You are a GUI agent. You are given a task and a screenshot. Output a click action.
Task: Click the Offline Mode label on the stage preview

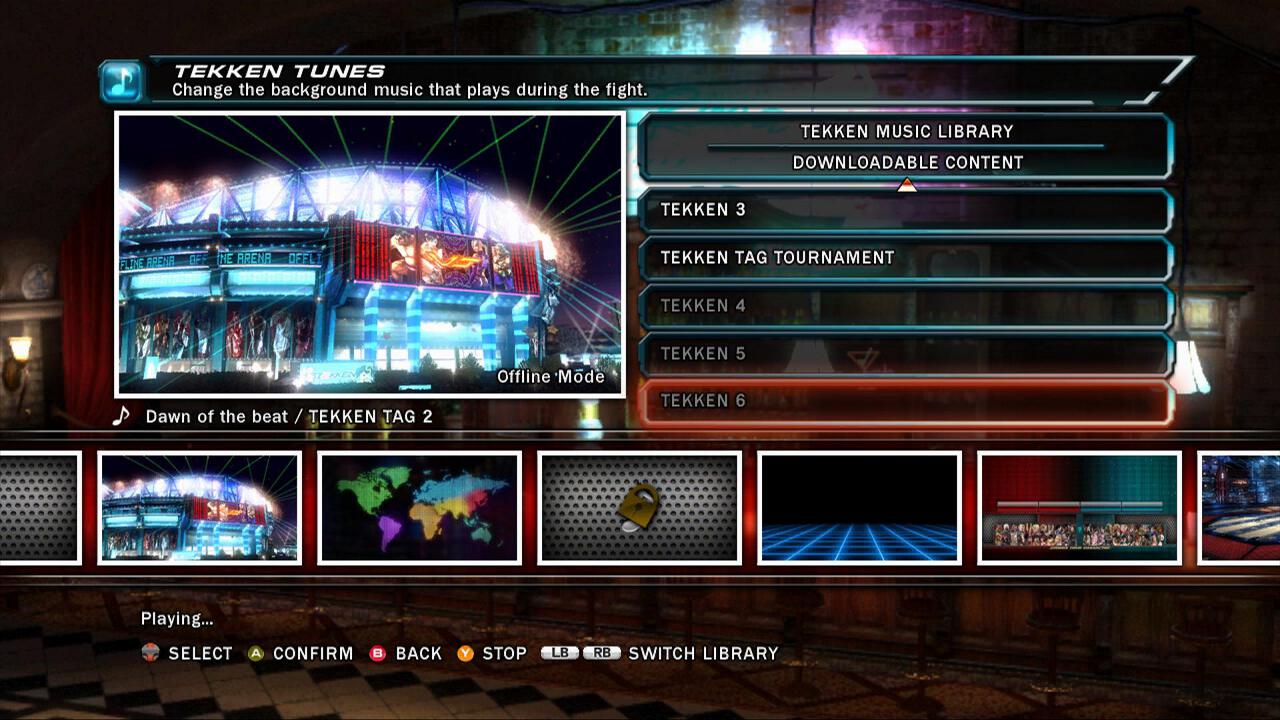click(549, 377)
